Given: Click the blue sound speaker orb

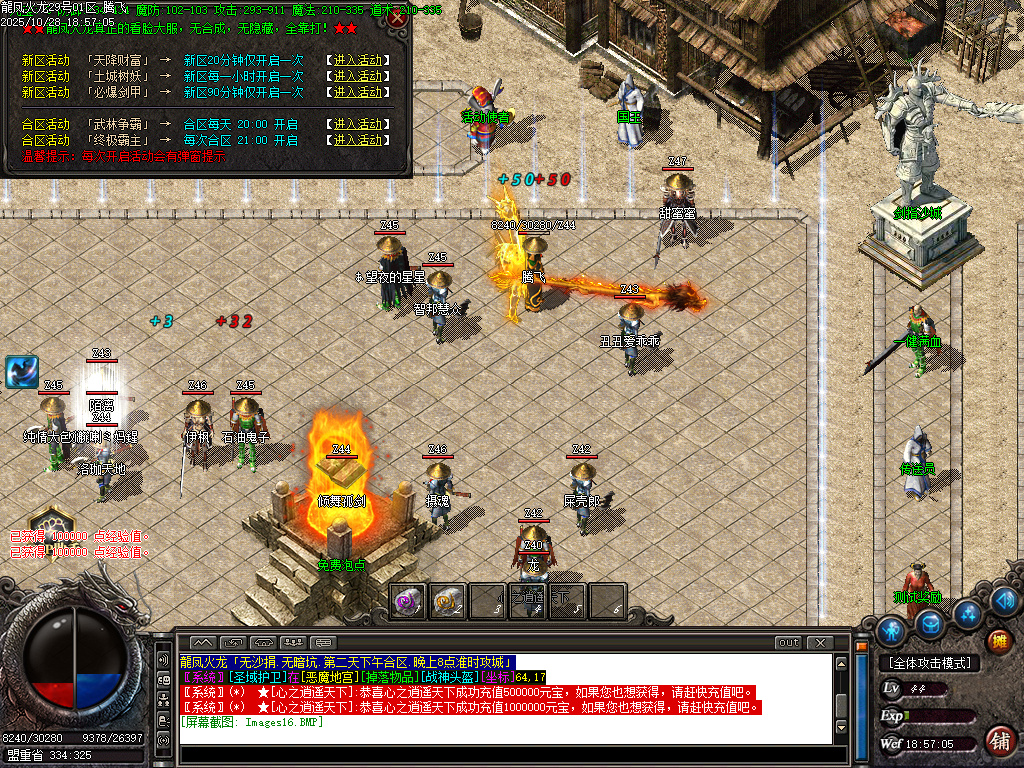Looking at the screenshot, I should point(1005,601).
